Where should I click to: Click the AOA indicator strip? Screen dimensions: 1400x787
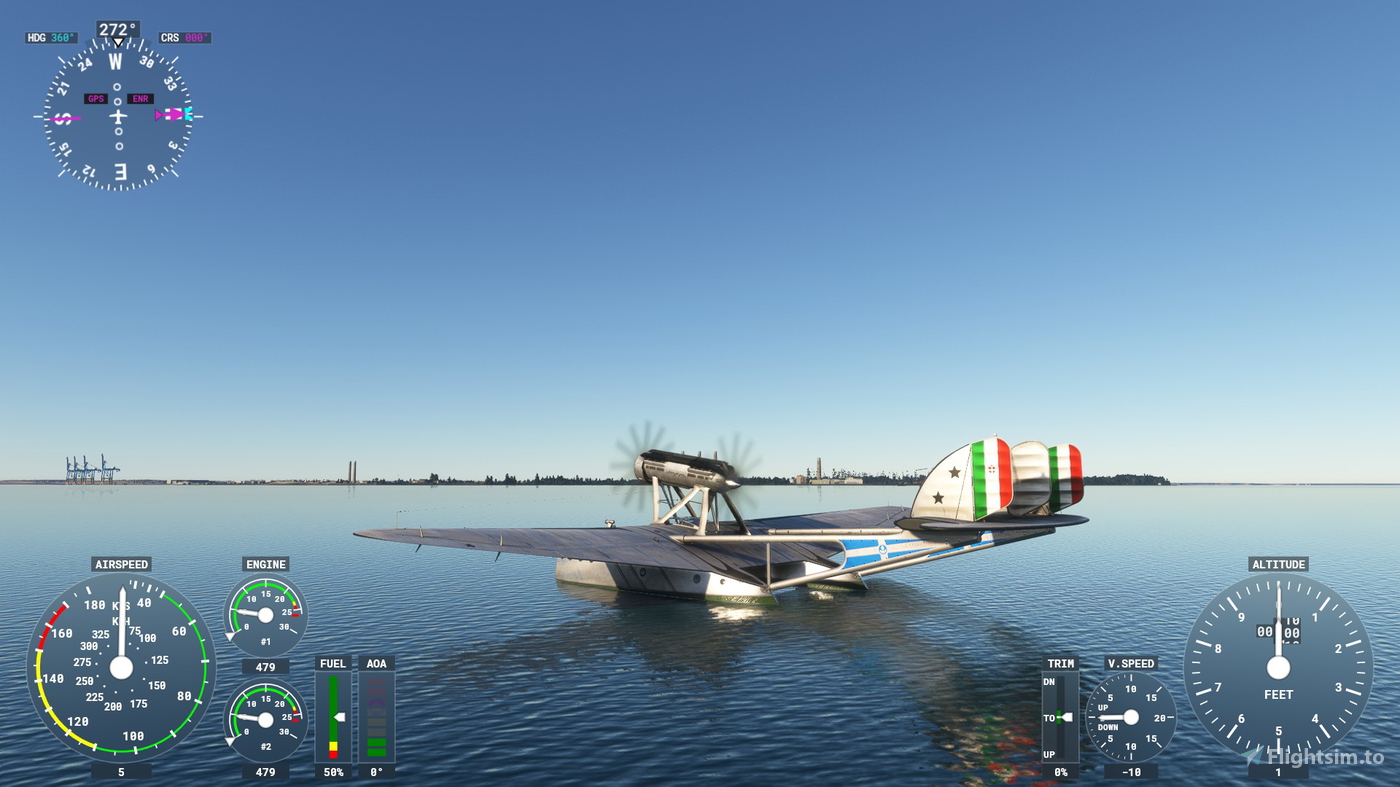click(x=378, y=715)
